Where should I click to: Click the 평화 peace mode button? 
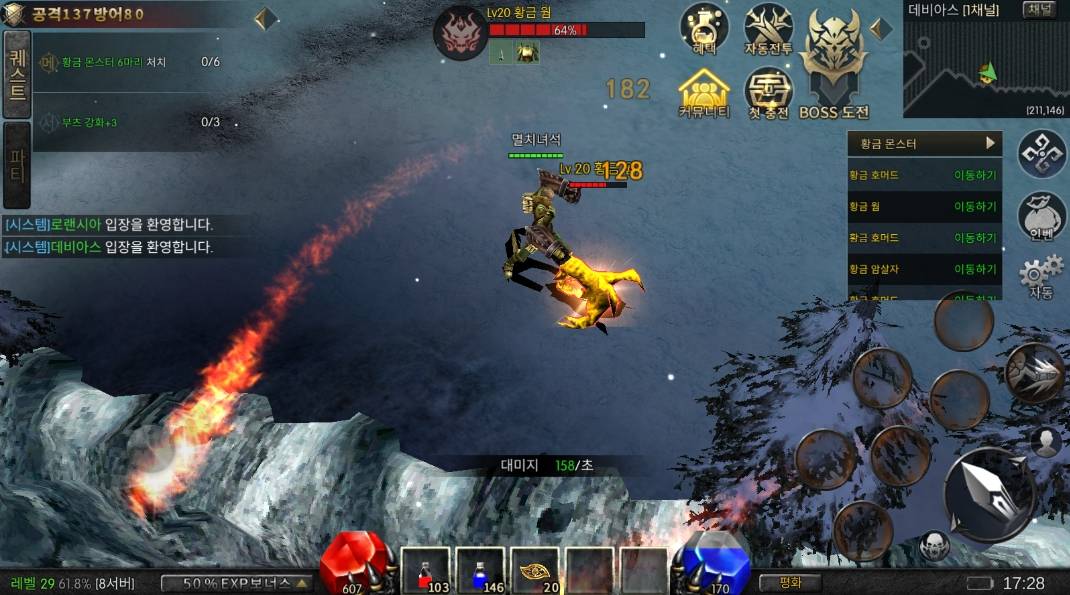[x=790, y=582]
